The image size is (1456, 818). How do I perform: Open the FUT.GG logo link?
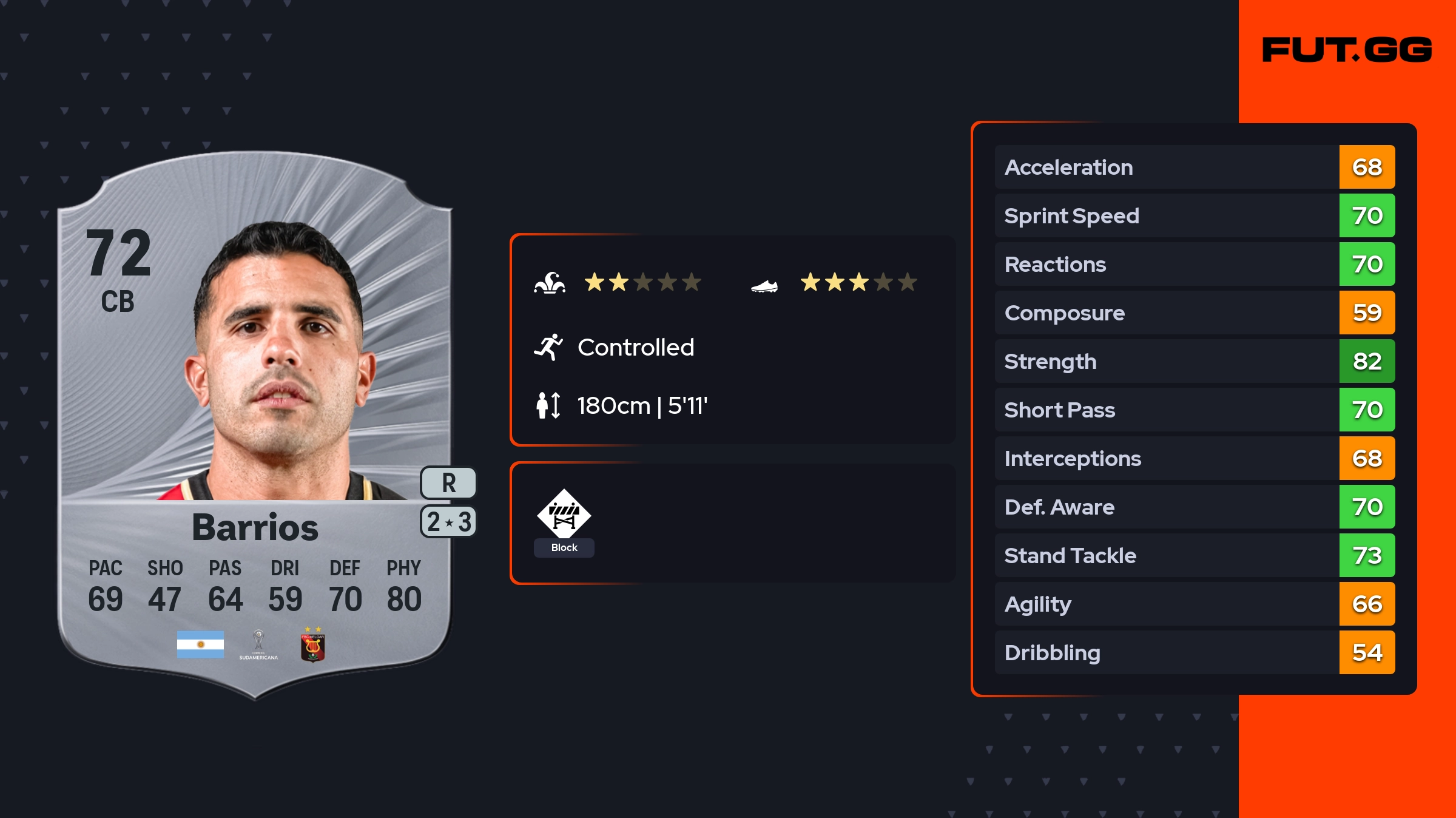coord(1347,50)
